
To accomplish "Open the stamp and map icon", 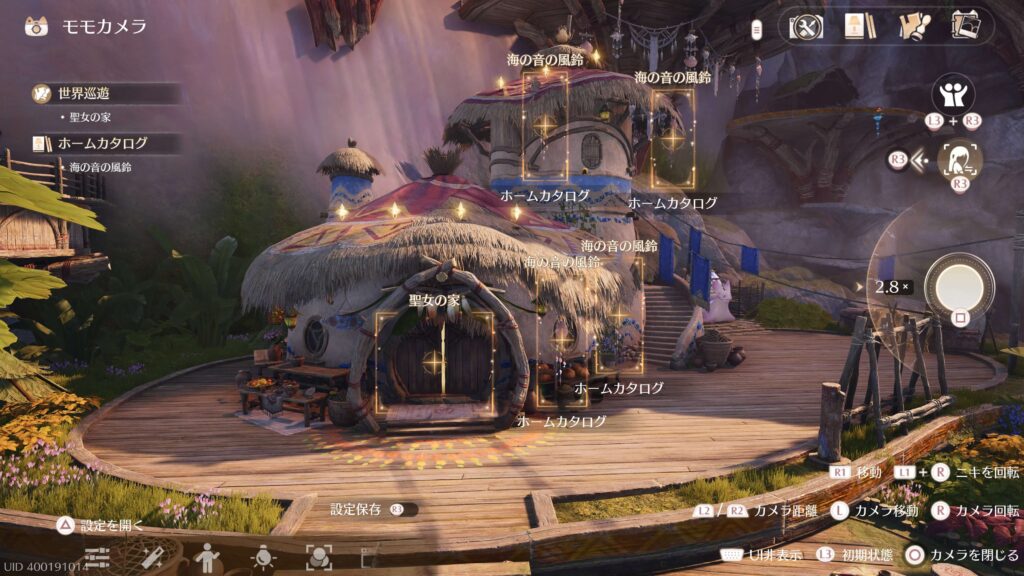I will click(x=912, y=27).
